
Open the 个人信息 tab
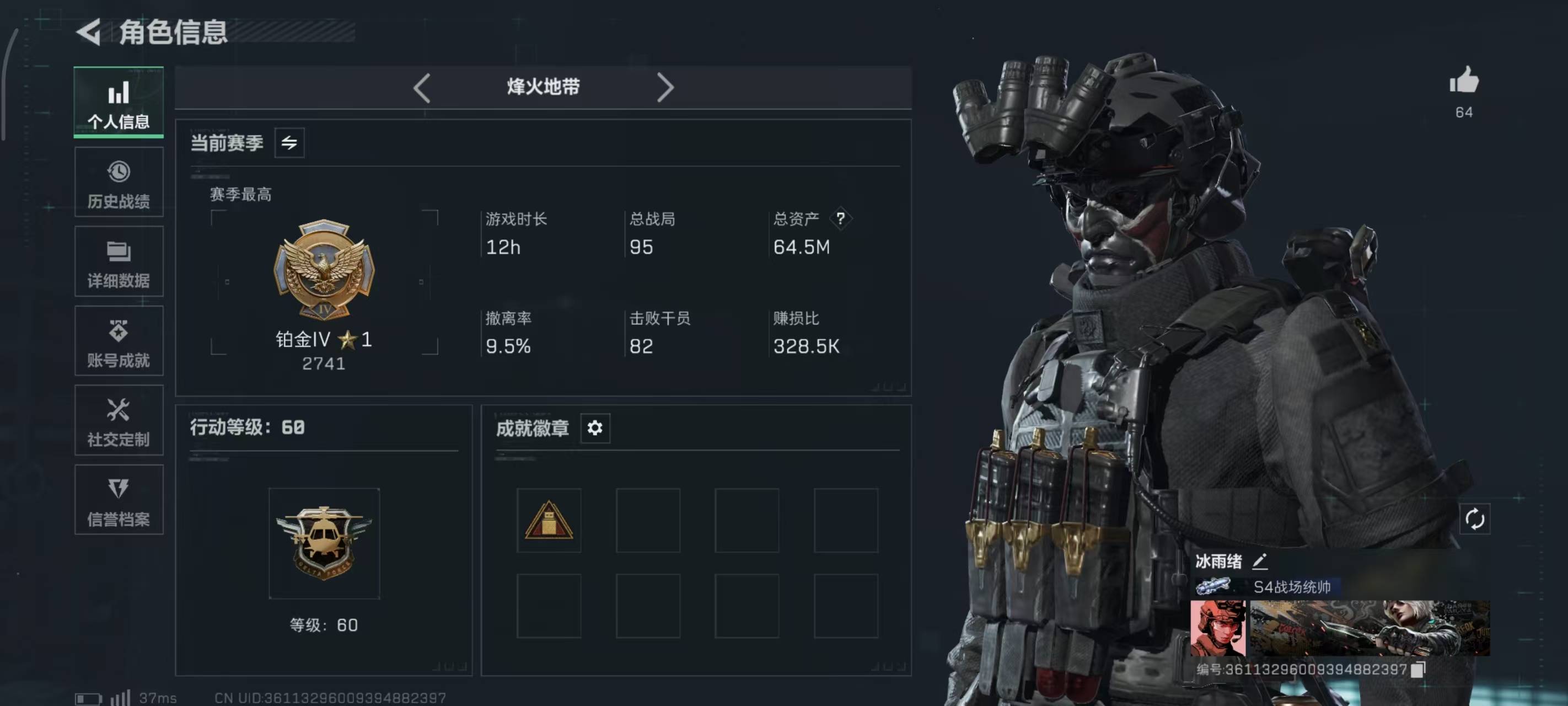tap(119, 103)
